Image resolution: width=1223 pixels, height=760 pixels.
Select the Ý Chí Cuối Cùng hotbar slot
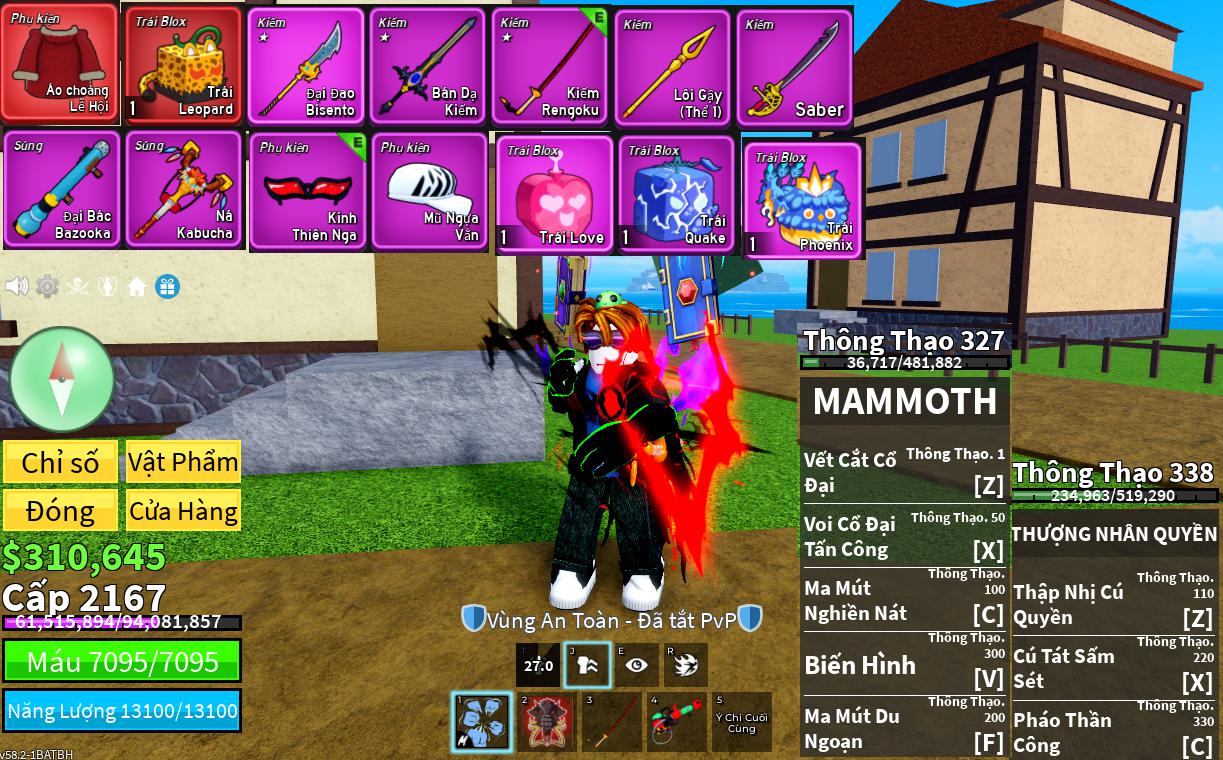[741, 722]
